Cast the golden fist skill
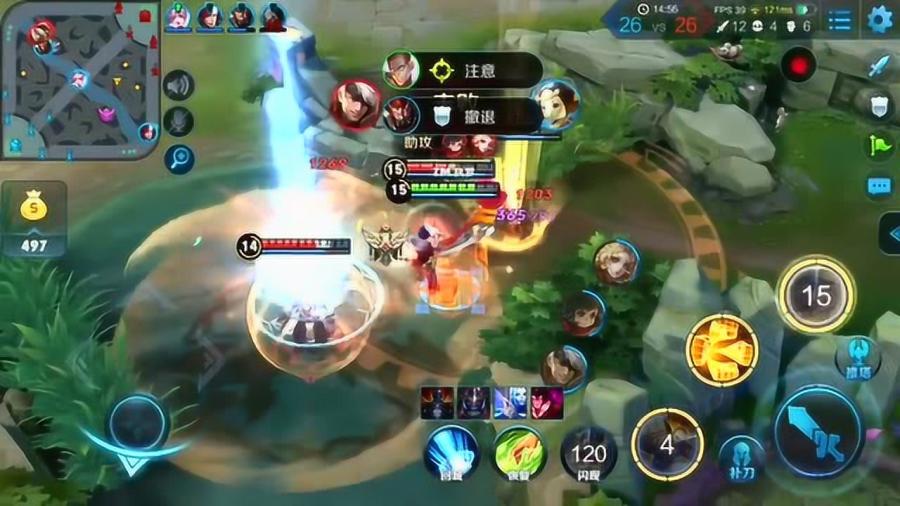This screenshot has height=506, width=900. [x=721, y=350]
